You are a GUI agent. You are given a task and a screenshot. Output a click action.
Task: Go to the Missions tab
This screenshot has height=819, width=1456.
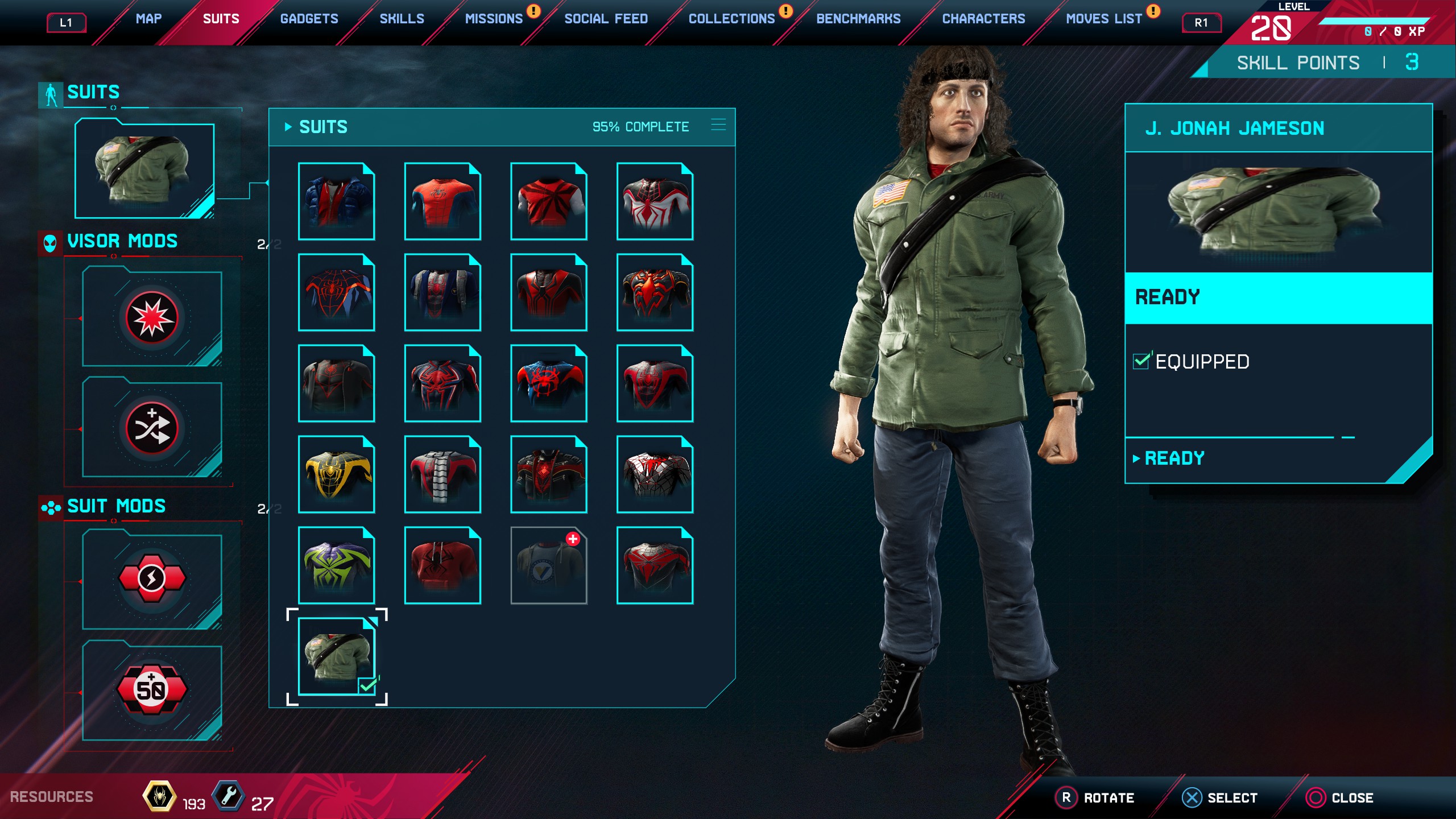click(x=494, y=19)
